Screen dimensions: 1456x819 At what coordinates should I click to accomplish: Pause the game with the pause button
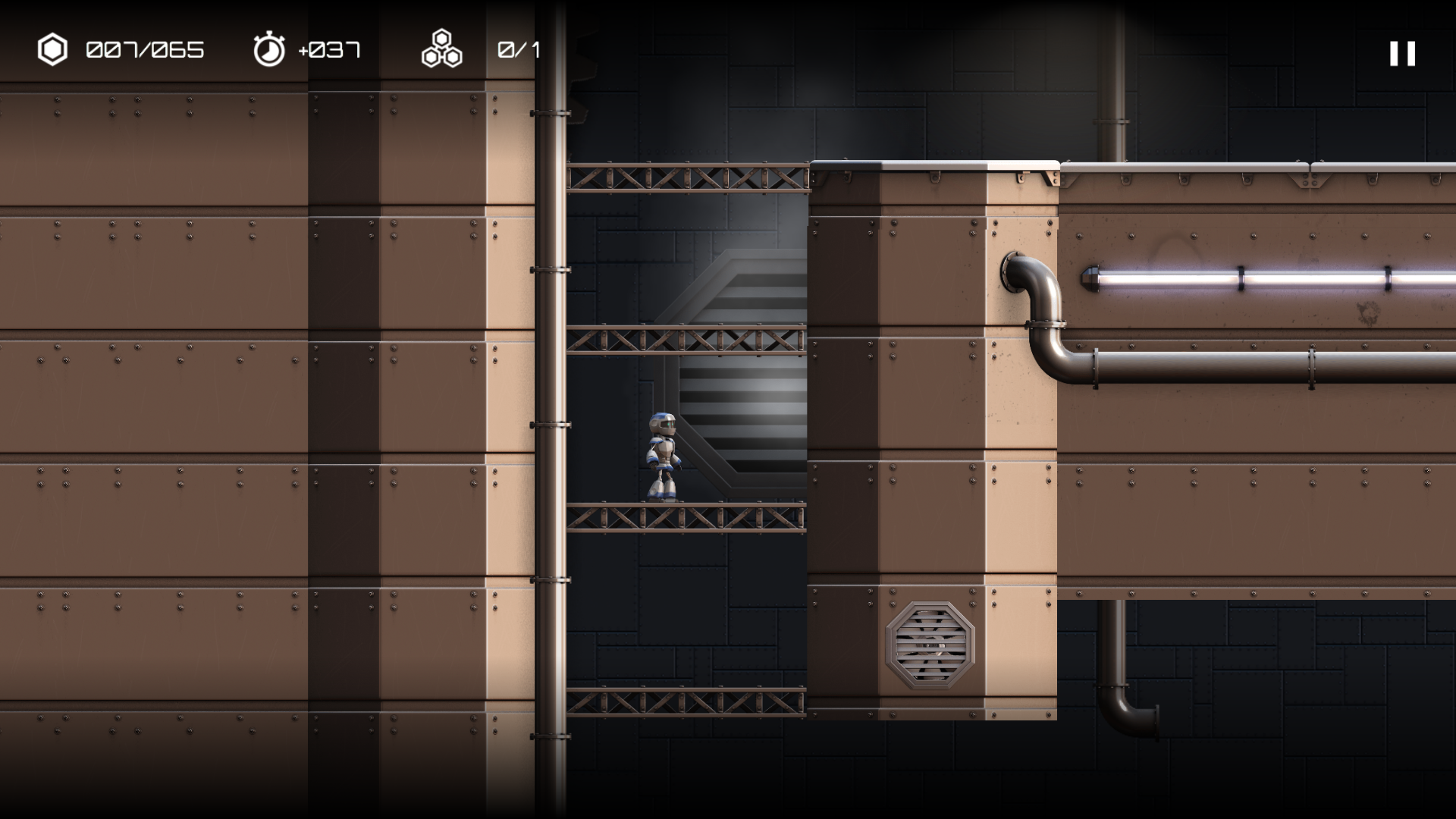click(x=1402, y=54)
